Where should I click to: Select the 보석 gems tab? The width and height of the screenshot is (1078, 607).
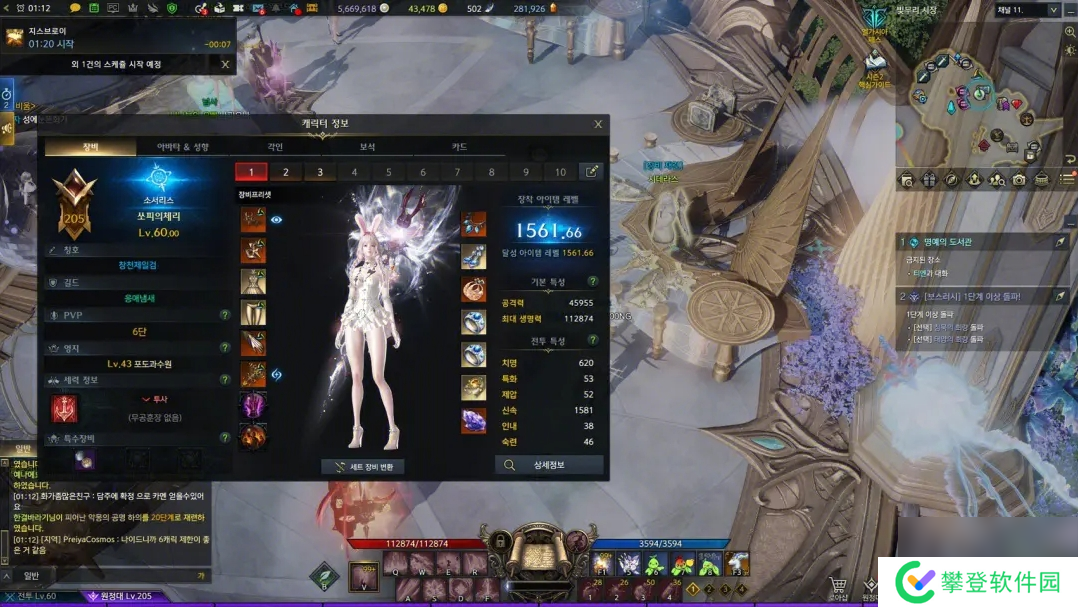[x=367, y=147]
